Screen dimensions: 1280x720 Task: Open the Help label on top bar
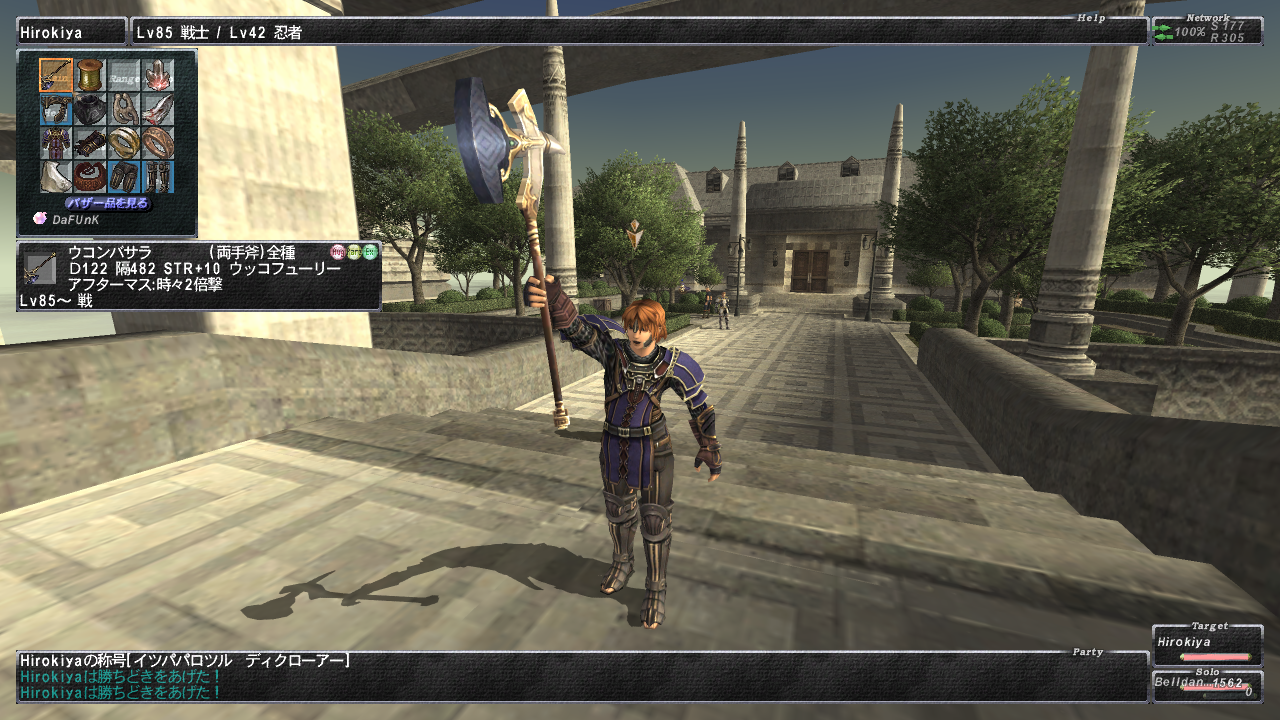(1091, 18)
